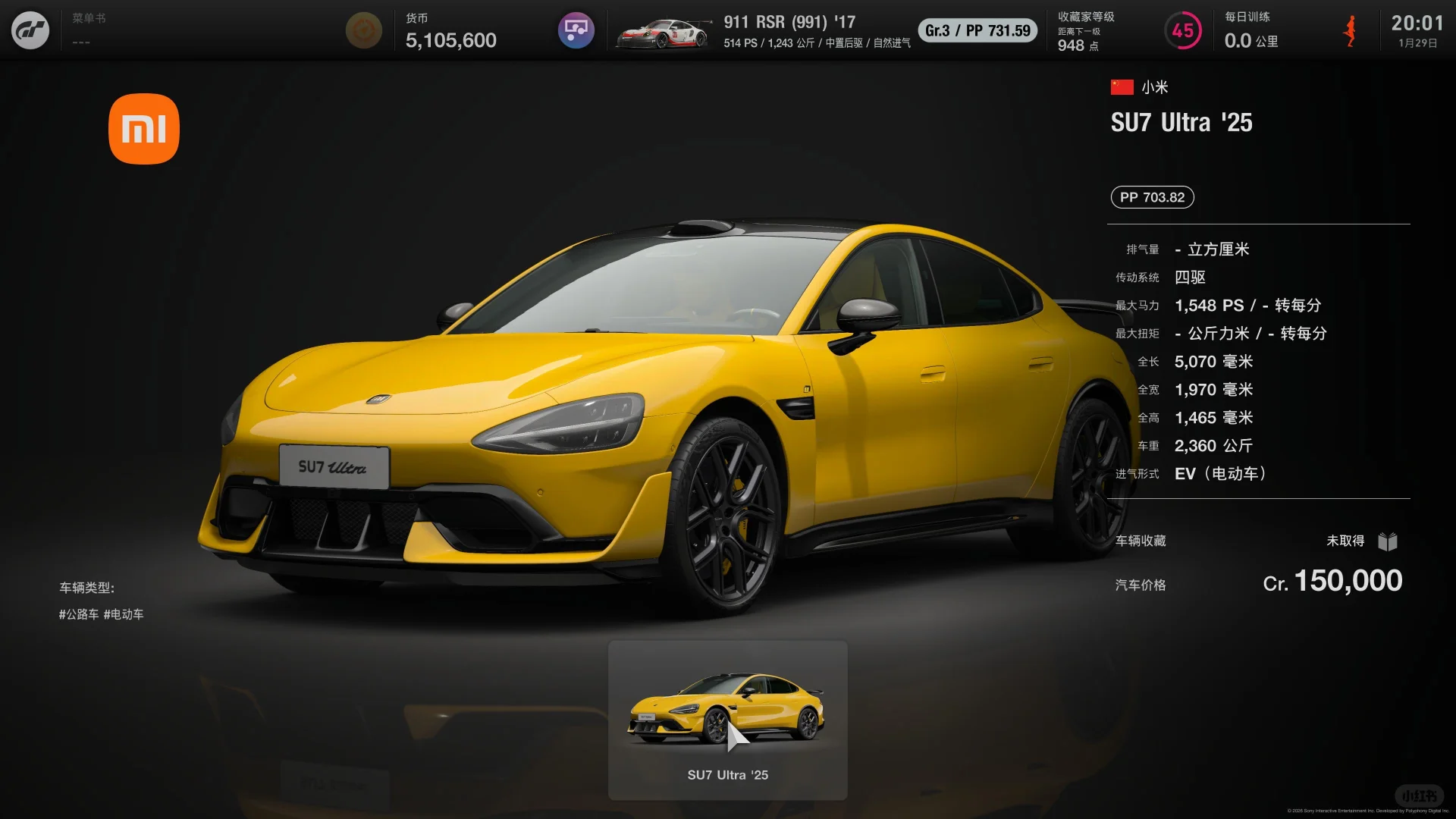Select the SU7 Ultra '25 car thumbnail
This screenshot has width=1456, height=819.
[x=727, y=720]
